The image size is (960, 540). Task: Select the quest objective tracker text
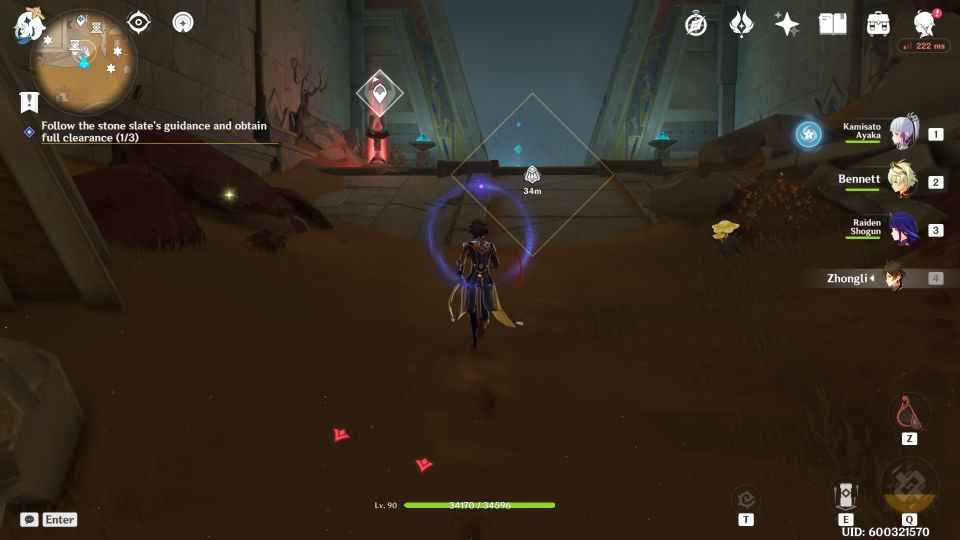154,133
